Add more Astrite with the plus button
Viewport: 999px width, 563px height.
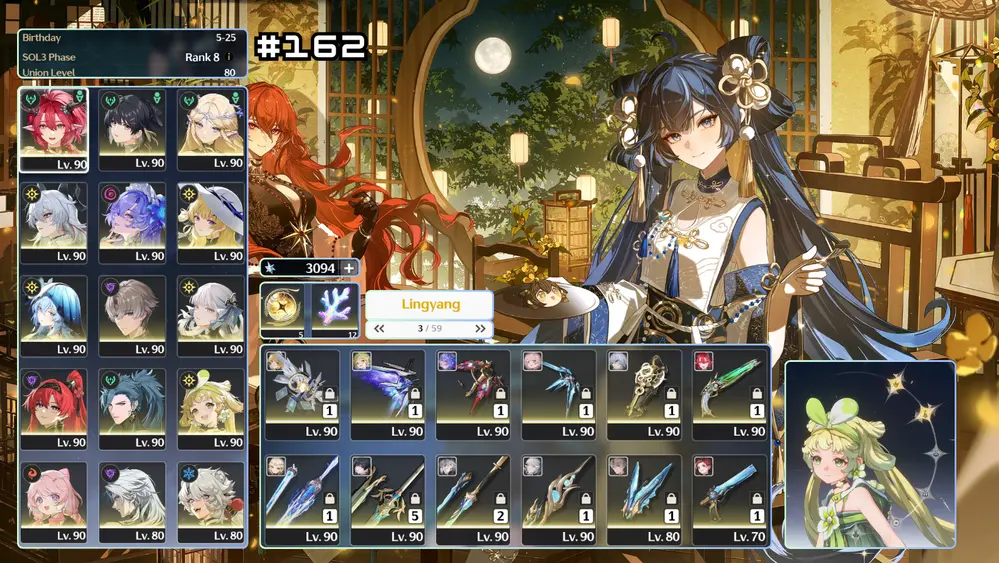(x=349, y=268)
